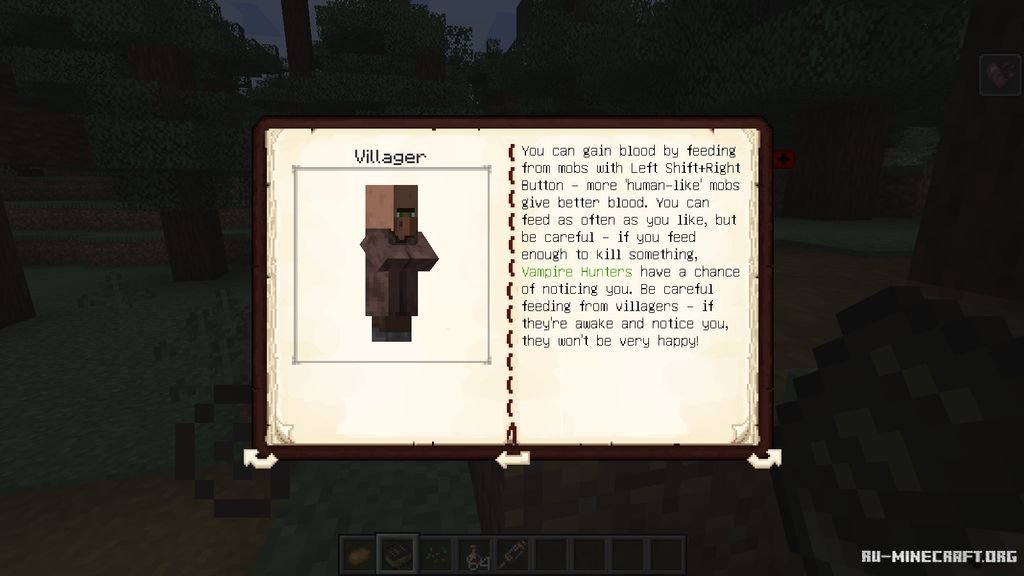Click the back arrow below the book spine

[x=512, y=457]
